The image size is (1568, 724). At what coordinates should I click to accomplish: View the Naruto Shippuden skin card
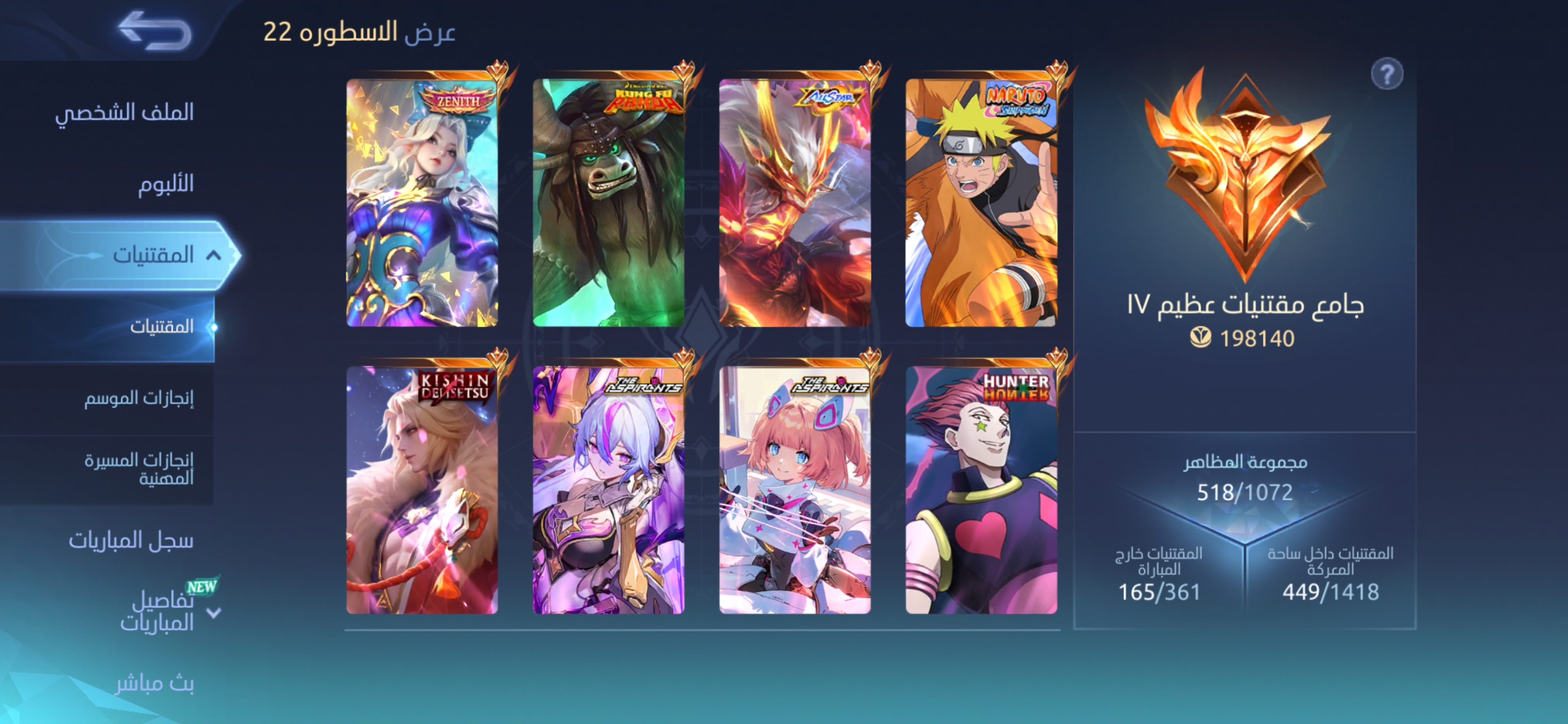point(981,203)
